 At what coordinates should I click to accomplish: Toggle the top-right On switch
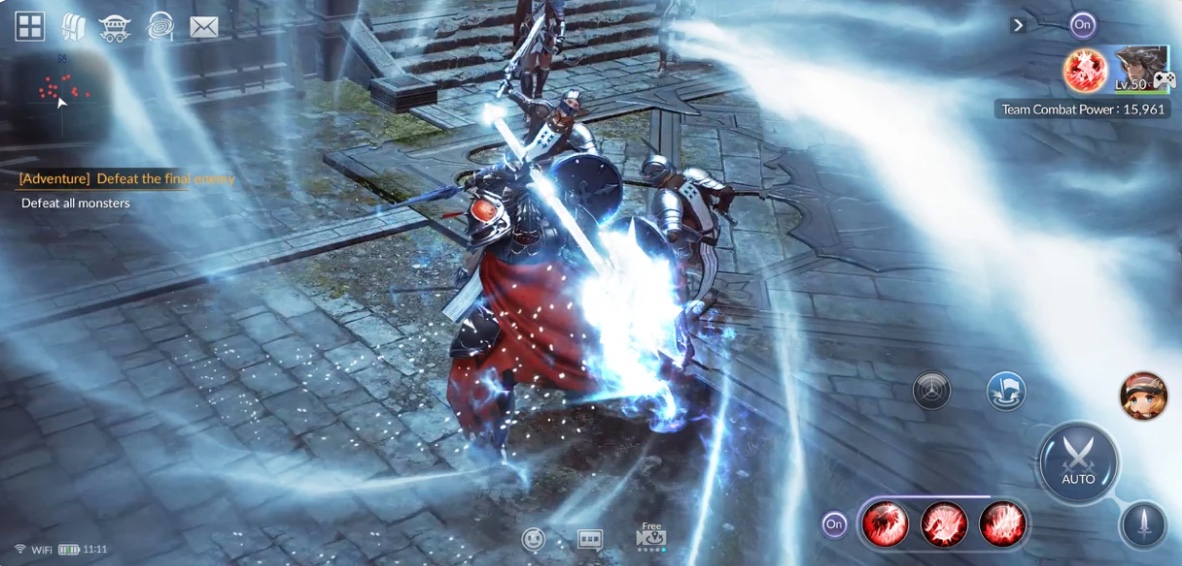[x=1081, y=25]
